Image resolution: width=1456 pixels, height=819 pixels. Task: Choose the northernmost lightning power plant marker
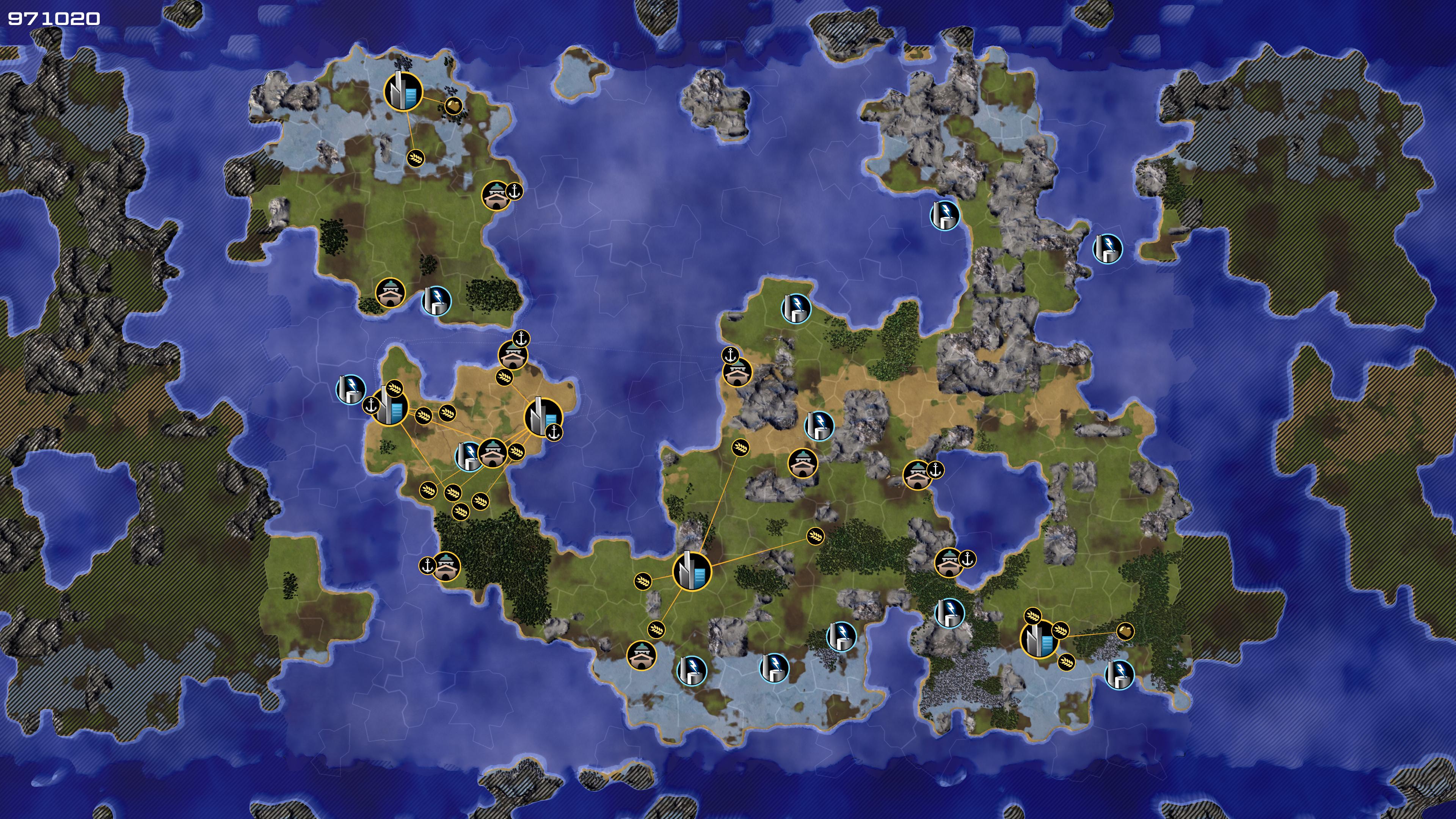945,215
